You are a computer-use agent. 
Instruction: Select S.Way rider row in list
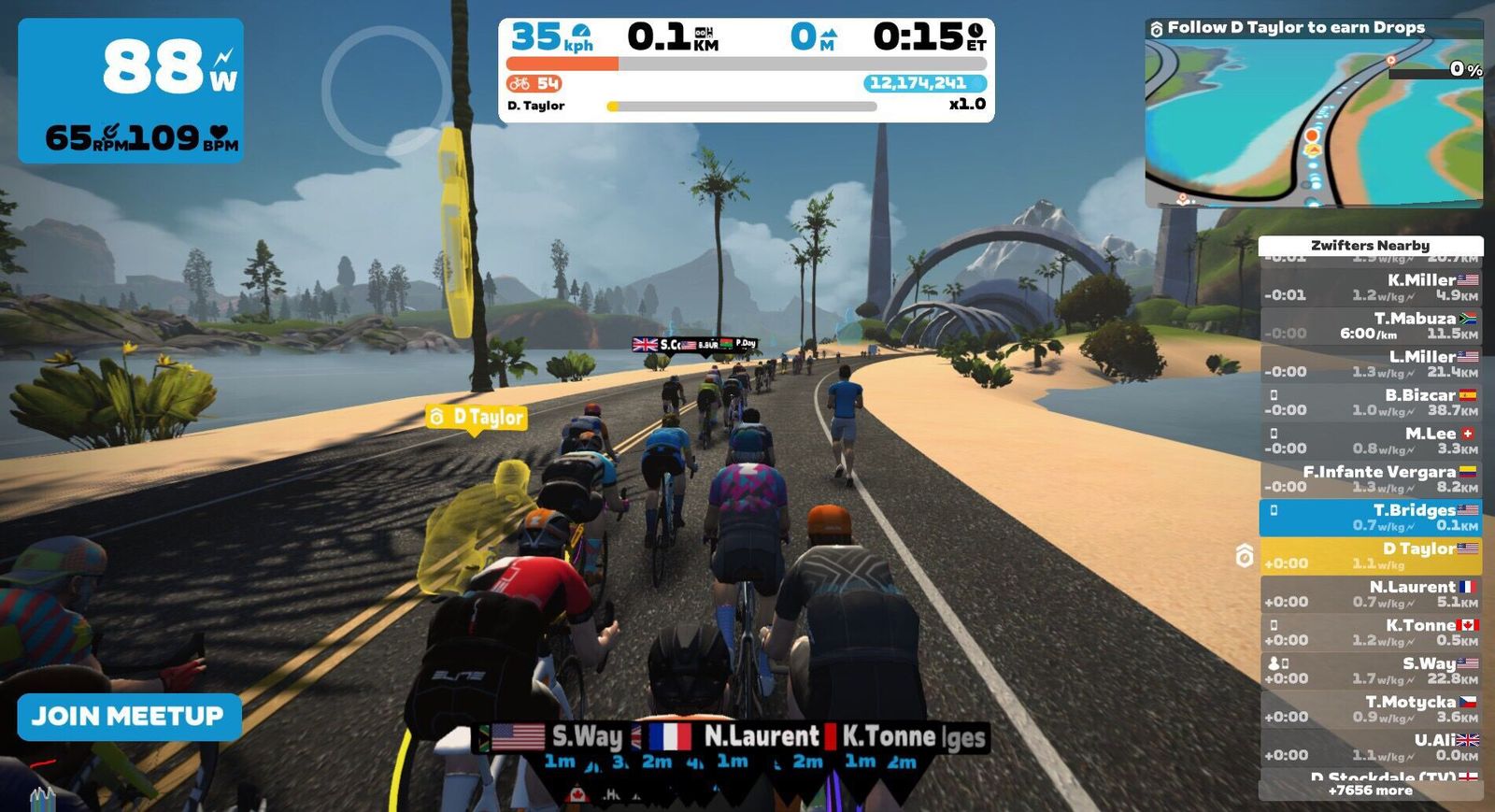point(1370,670)
